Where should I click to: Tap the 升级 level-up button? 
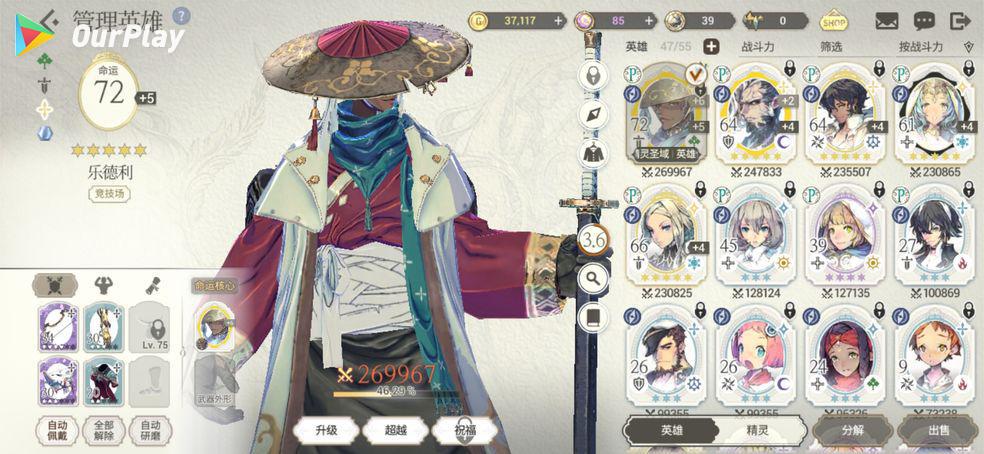pyautogui.click(x=327, y=430)
